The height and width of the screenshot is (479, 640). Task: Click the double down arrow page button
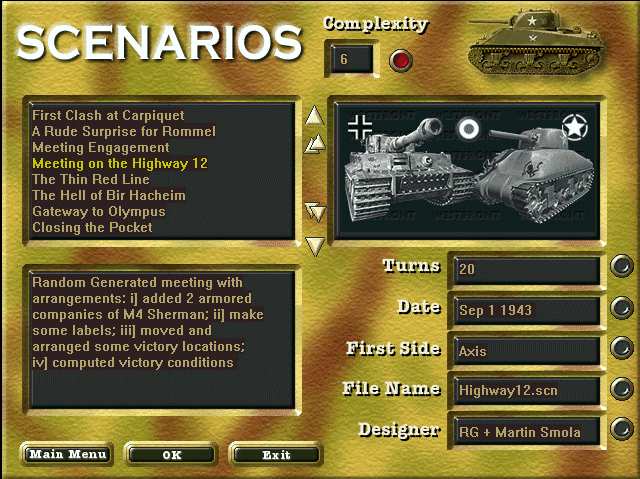point(316,211)
